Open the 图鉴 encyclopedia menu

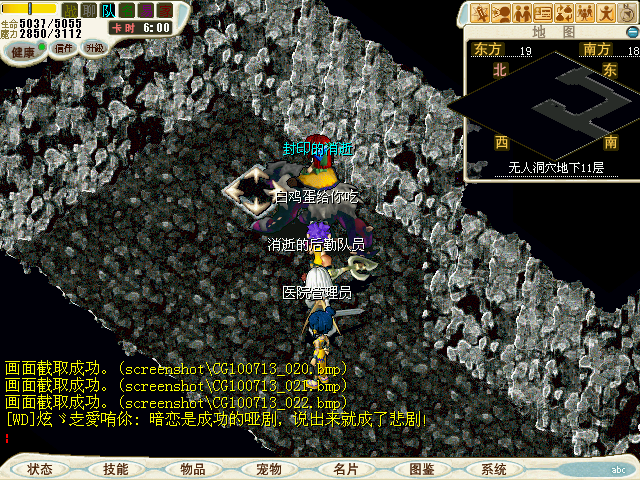[421, 468]
